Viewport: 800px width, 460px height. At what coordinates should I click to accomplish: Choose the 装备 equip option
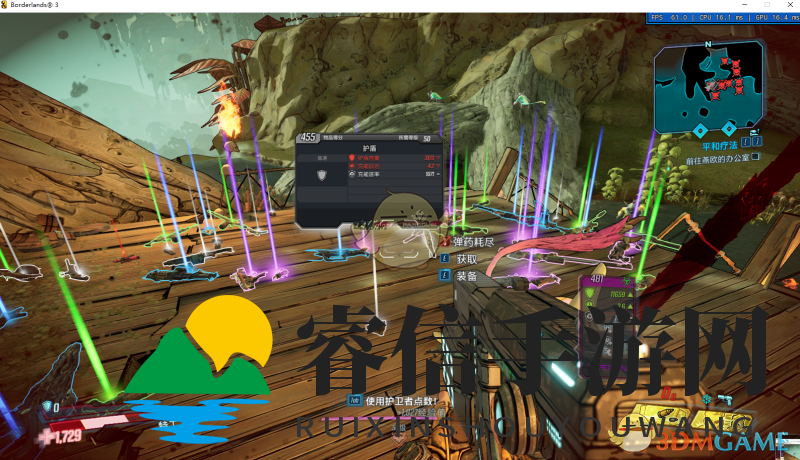pyautogui.click(x=465, y=276)
